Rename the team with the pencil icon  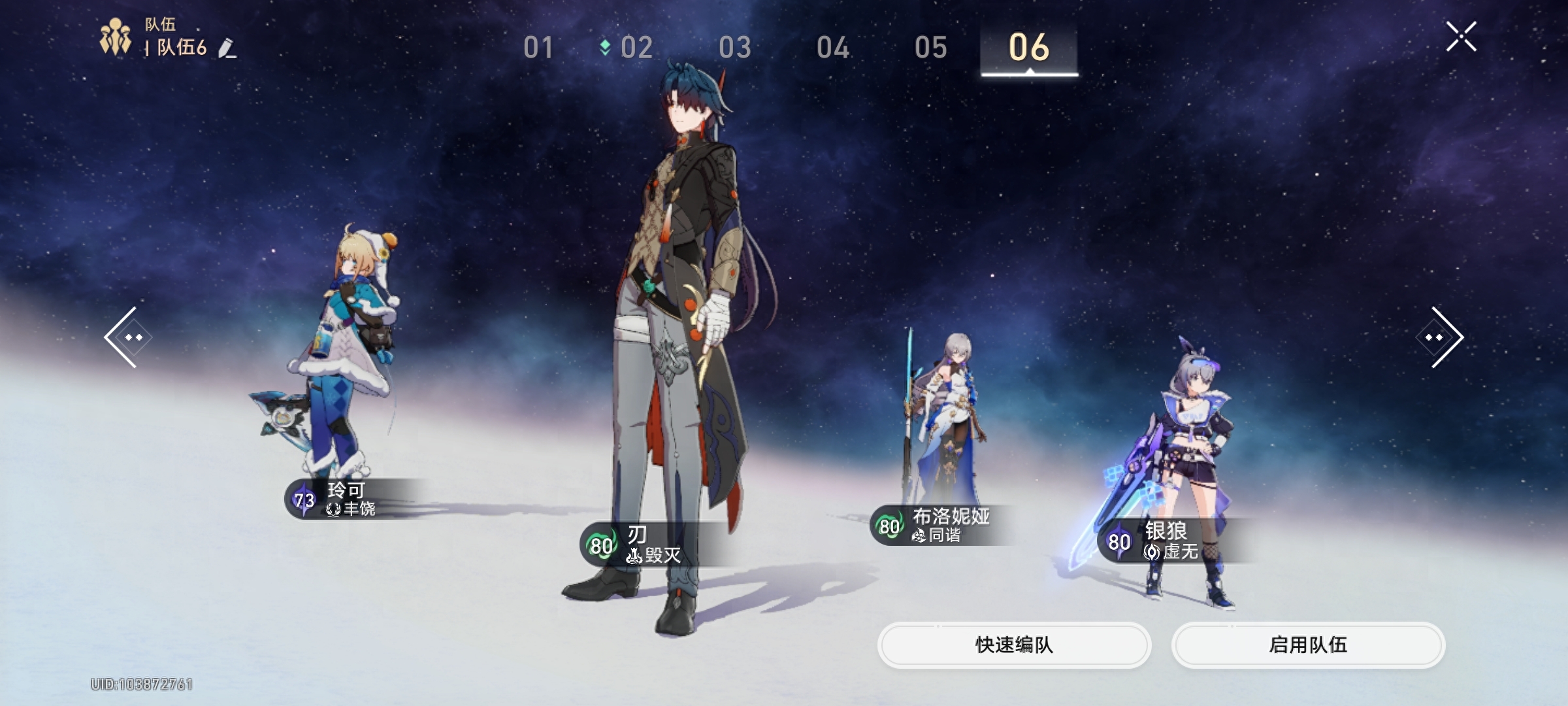point(227,48)
